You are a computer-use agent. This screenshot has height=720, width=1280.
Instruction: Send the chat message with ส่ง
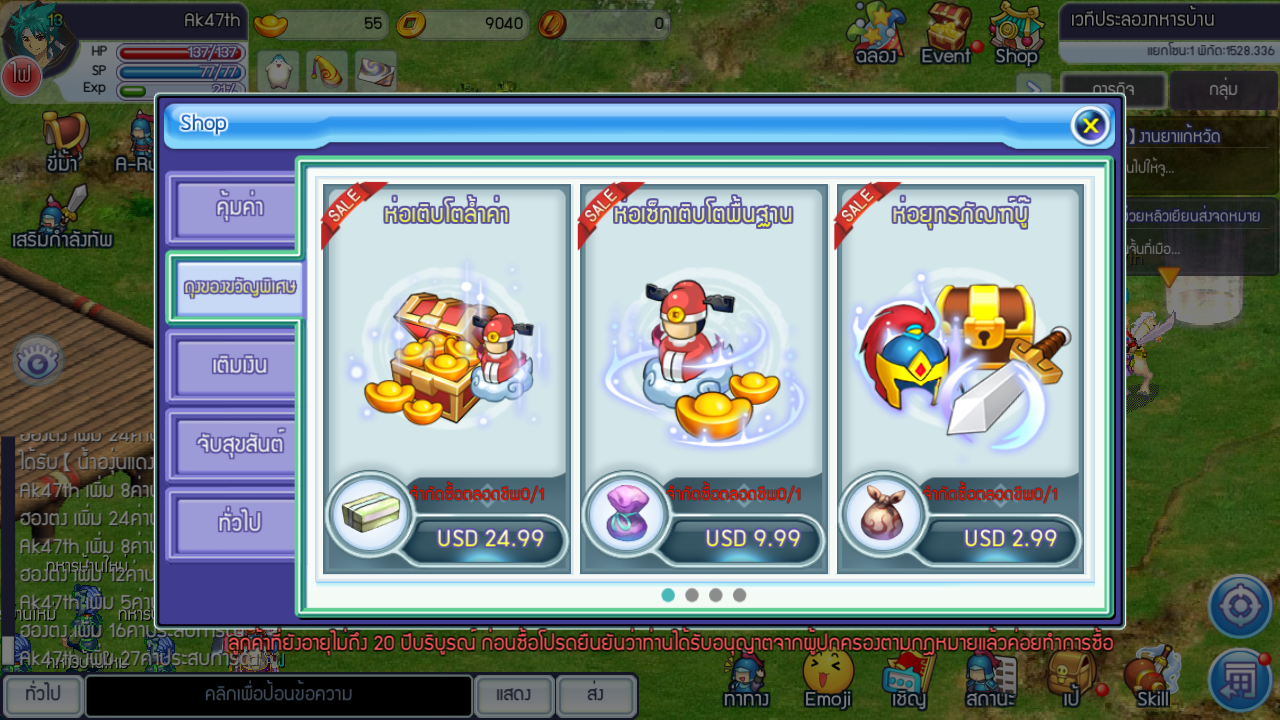coord(595,694)
